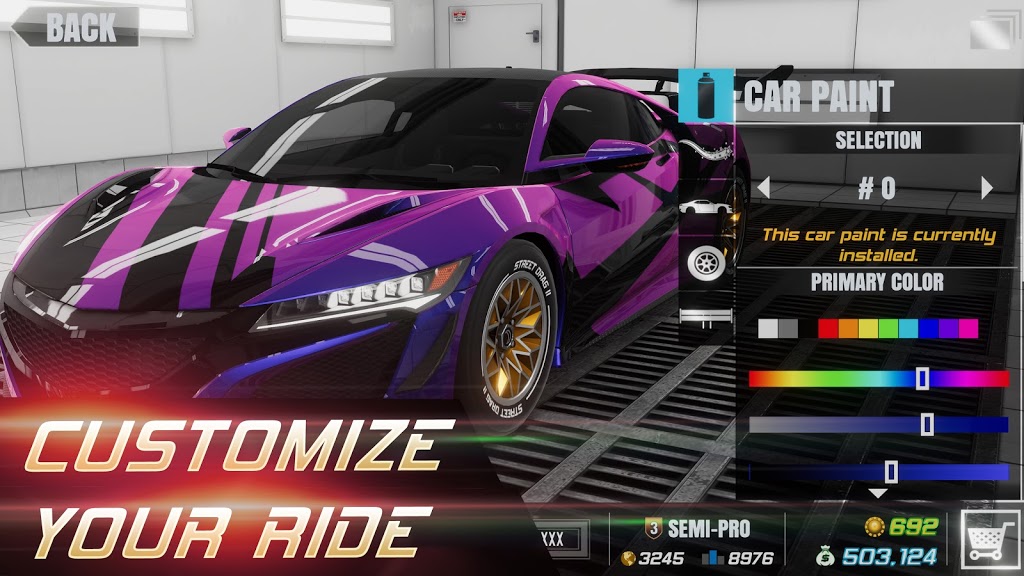Choose the cyan primary color swatch
This screenshot has height=576, width=1024.
908,328
